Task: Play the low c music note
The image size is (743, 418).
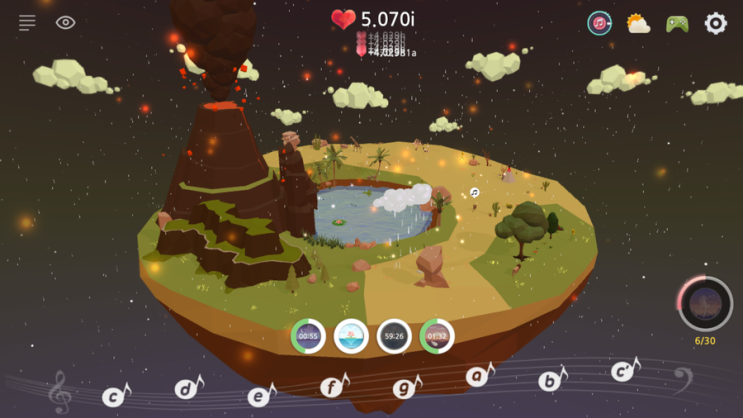Action: coord(115,397)
